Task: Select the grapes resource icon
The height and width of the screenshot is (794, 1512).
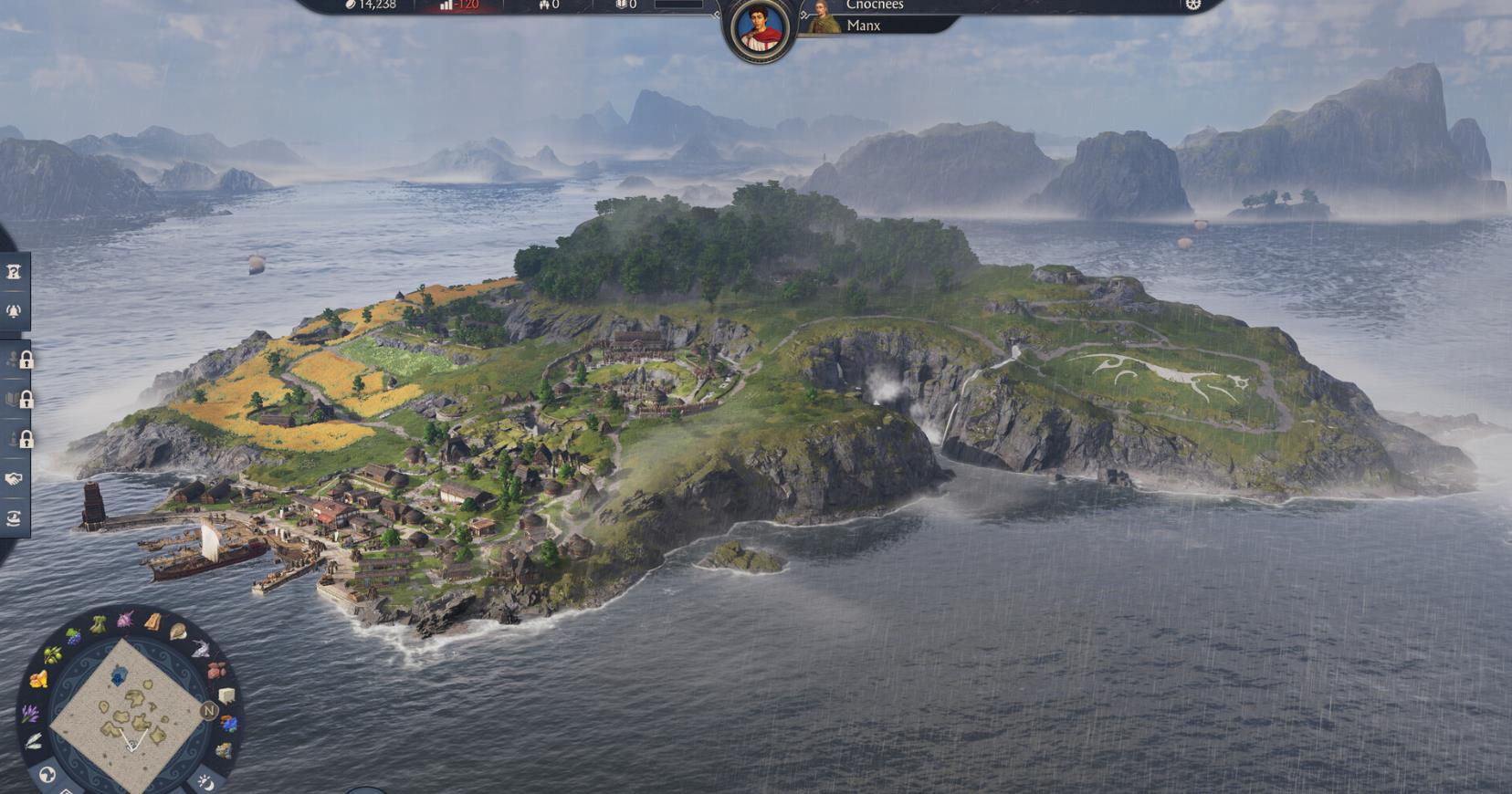Action: (x=74, y=635)
